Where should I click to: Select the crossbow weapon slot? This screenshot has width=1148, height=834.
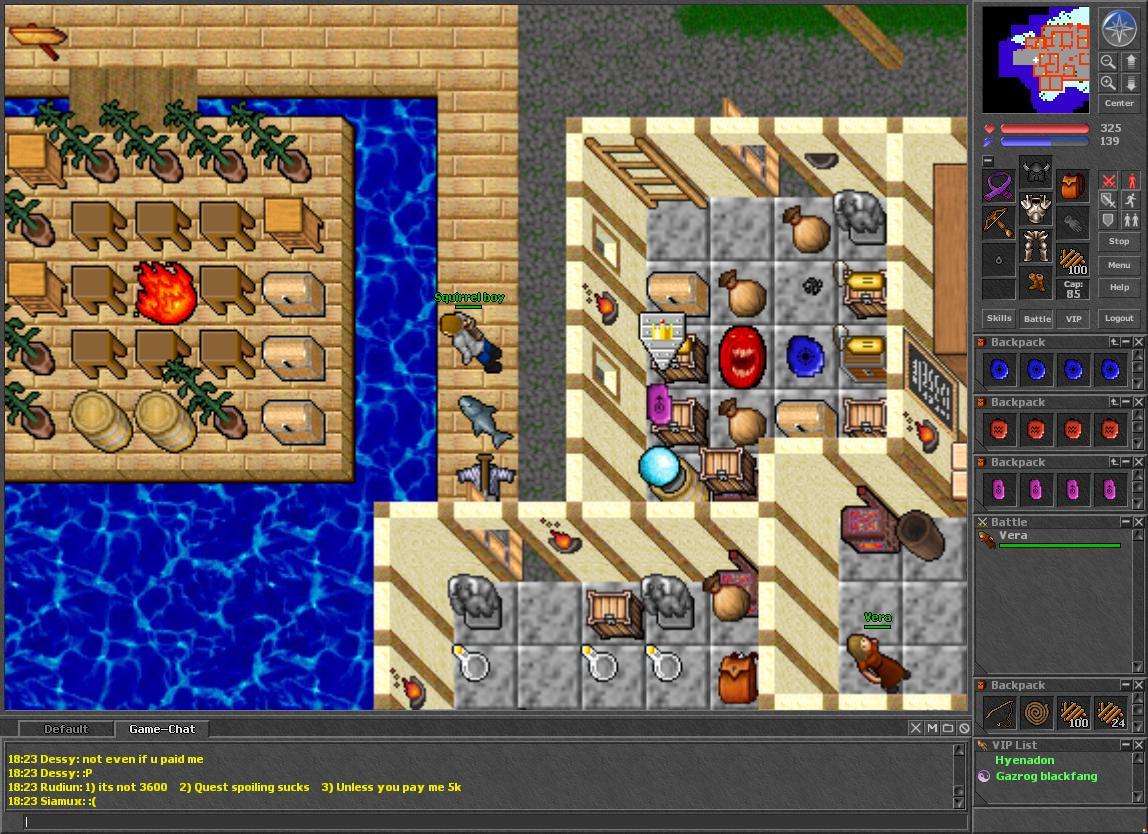997,221
